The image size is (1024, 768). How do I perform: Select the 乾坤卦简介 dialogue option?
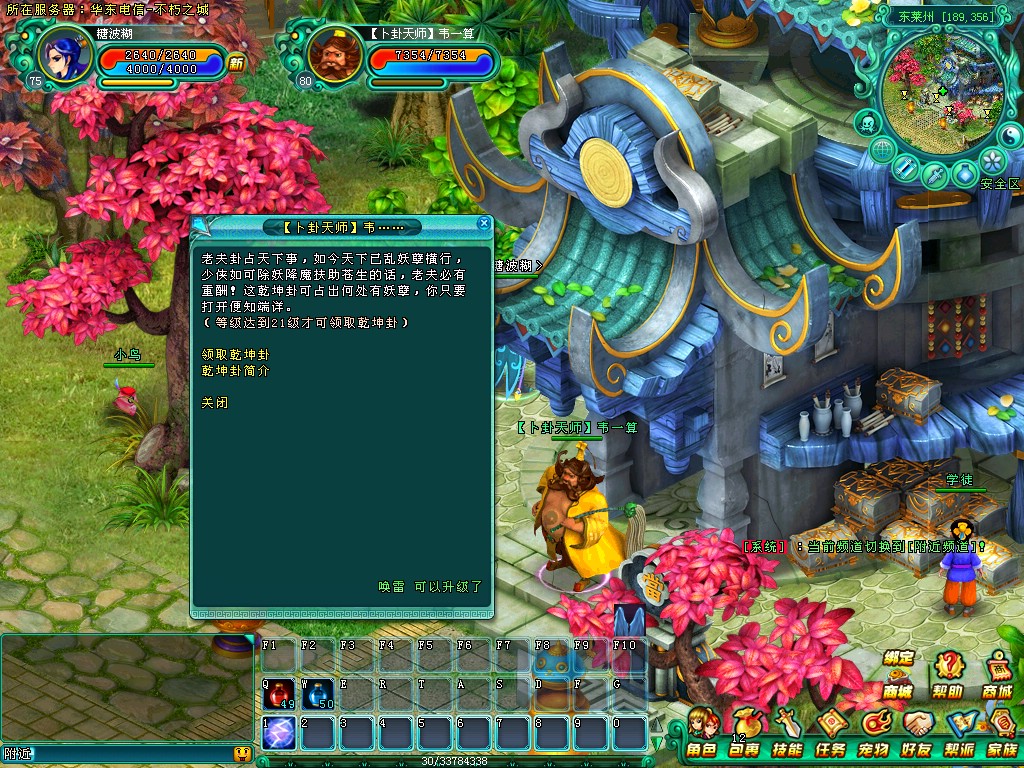235,370
